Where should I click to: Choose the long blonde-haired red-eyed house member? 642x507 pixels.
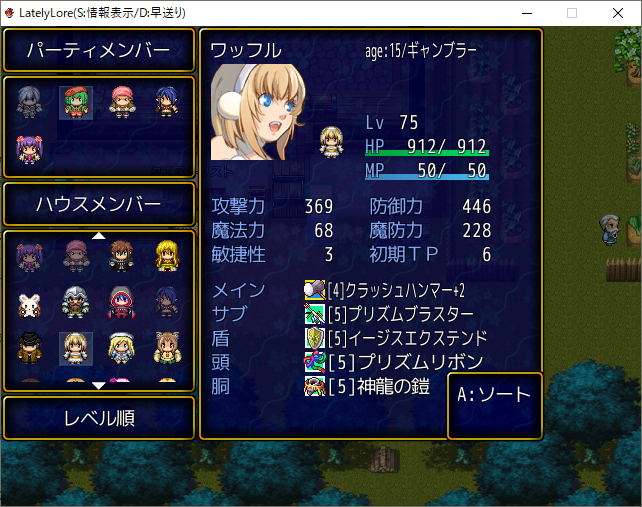coord(168,256)
